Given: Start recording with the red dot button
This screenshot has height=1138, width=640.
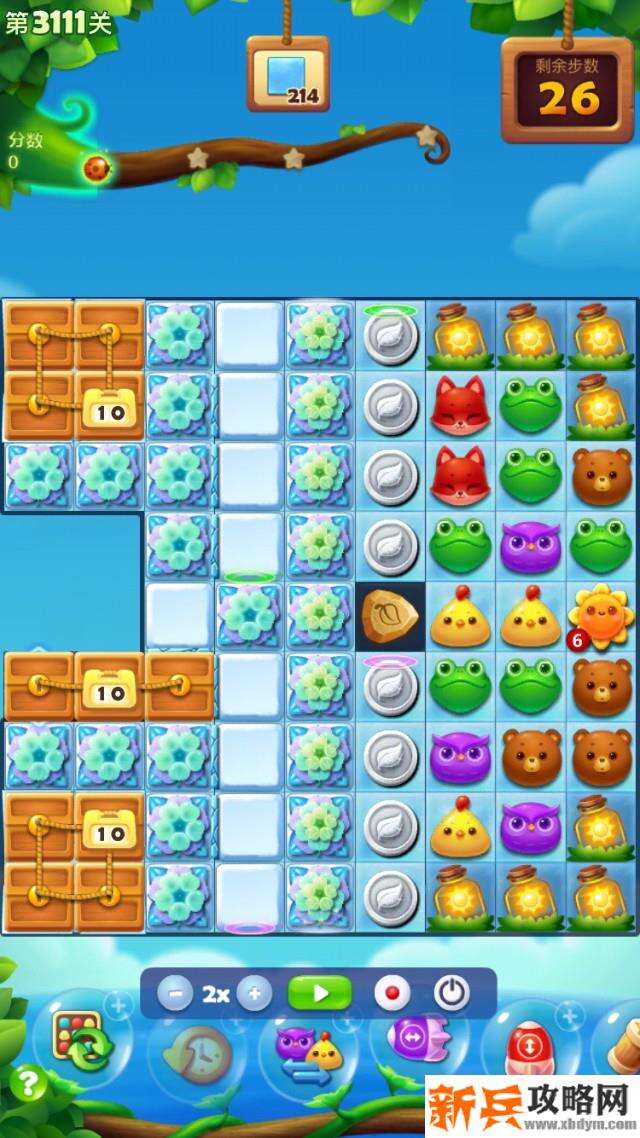Looking at the screenshot, I should (x=392, y=994).
